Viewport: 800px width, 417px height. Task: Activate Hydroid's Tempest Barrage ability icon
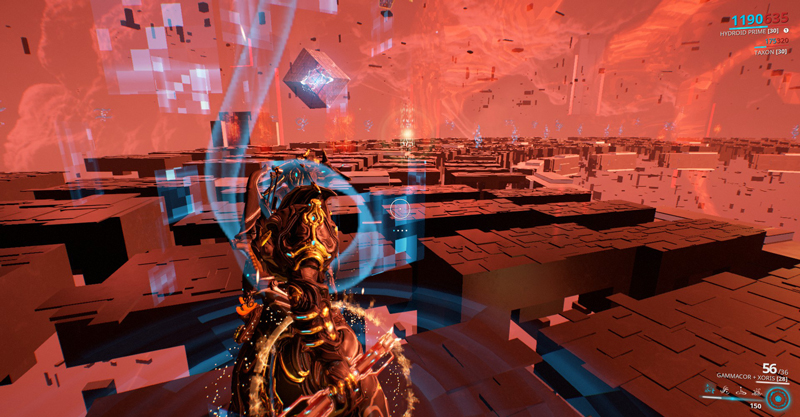(x=709, y=390)
